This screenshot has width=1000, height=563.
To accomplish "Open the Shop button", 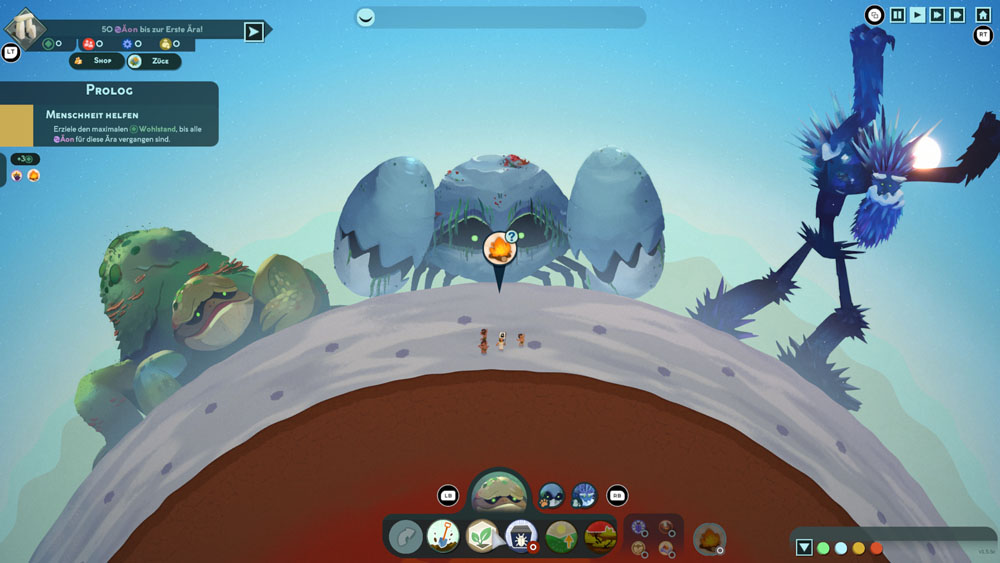I will pyautogui.click(x=96, y=61).
